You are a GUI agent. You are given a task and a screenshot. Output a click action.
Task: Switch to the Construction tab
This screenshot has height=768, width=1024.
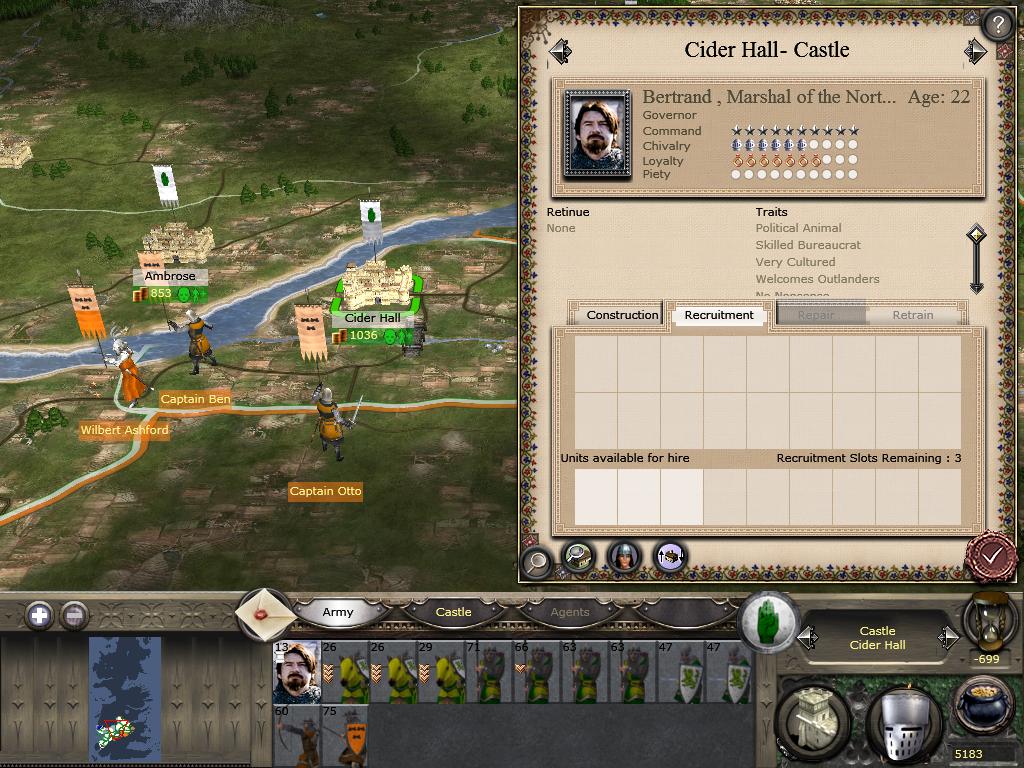[x=622, y=315]
